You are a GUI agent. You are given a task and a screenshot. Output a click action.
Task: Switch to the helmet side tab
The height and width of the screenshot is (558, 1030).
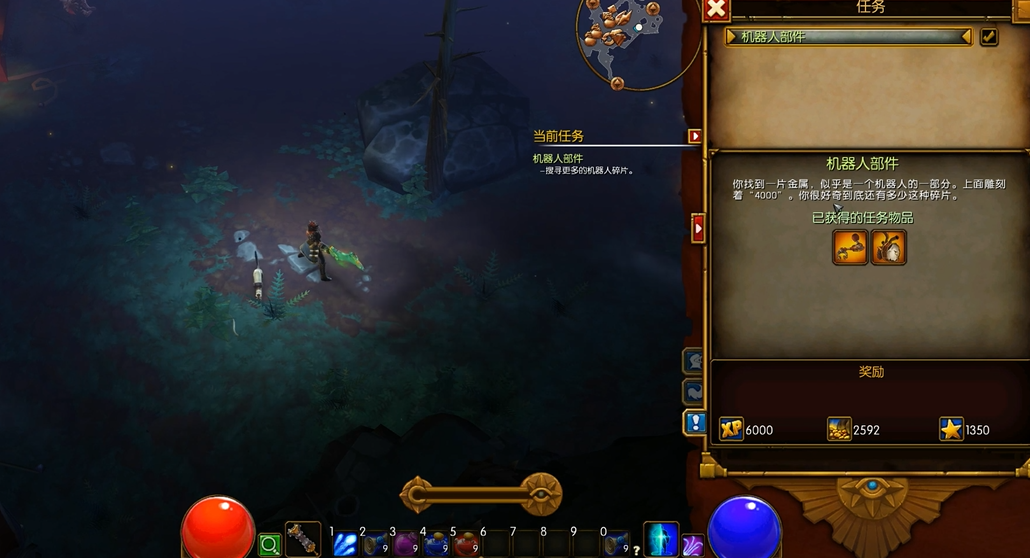[693, 361]
